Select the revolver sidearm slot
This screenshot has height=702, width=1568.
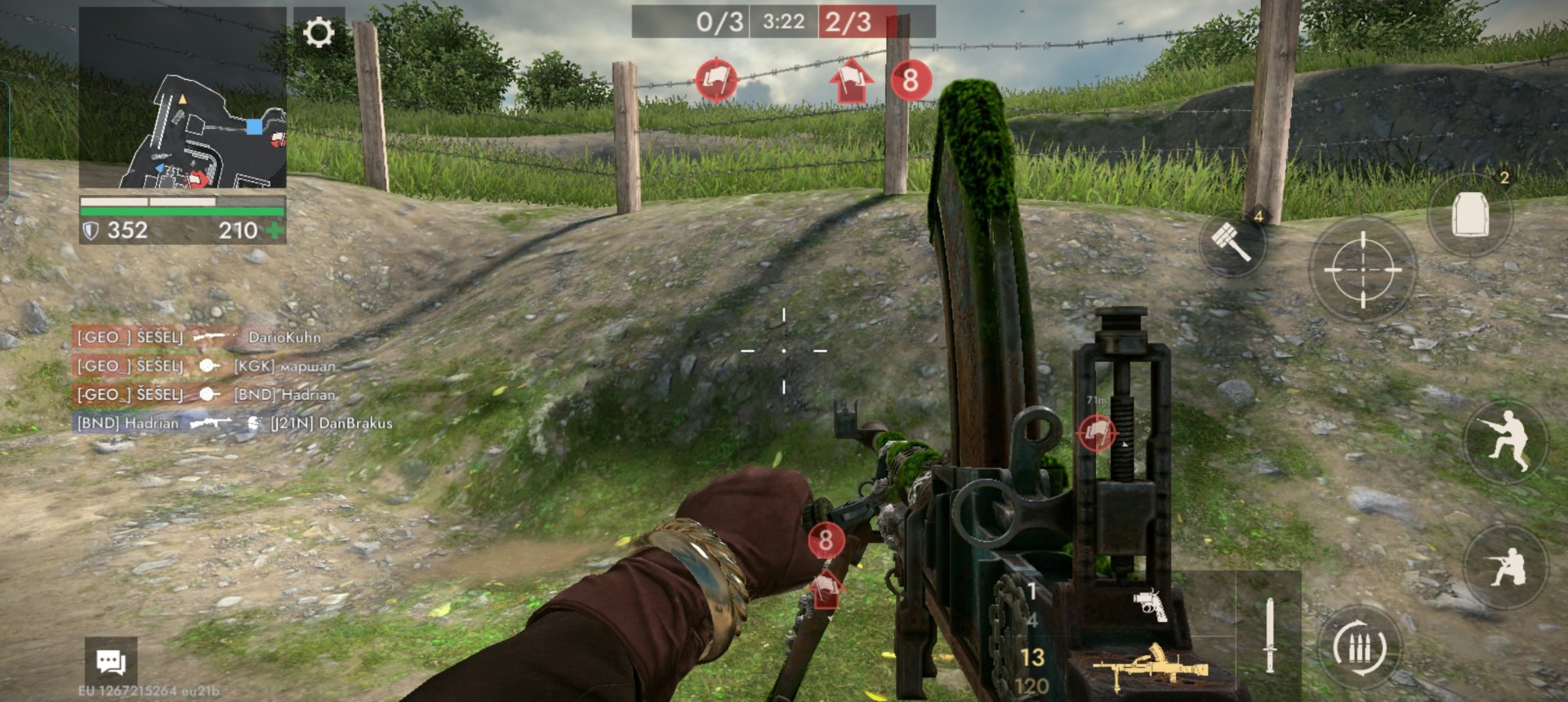[x=1150, y=605]
